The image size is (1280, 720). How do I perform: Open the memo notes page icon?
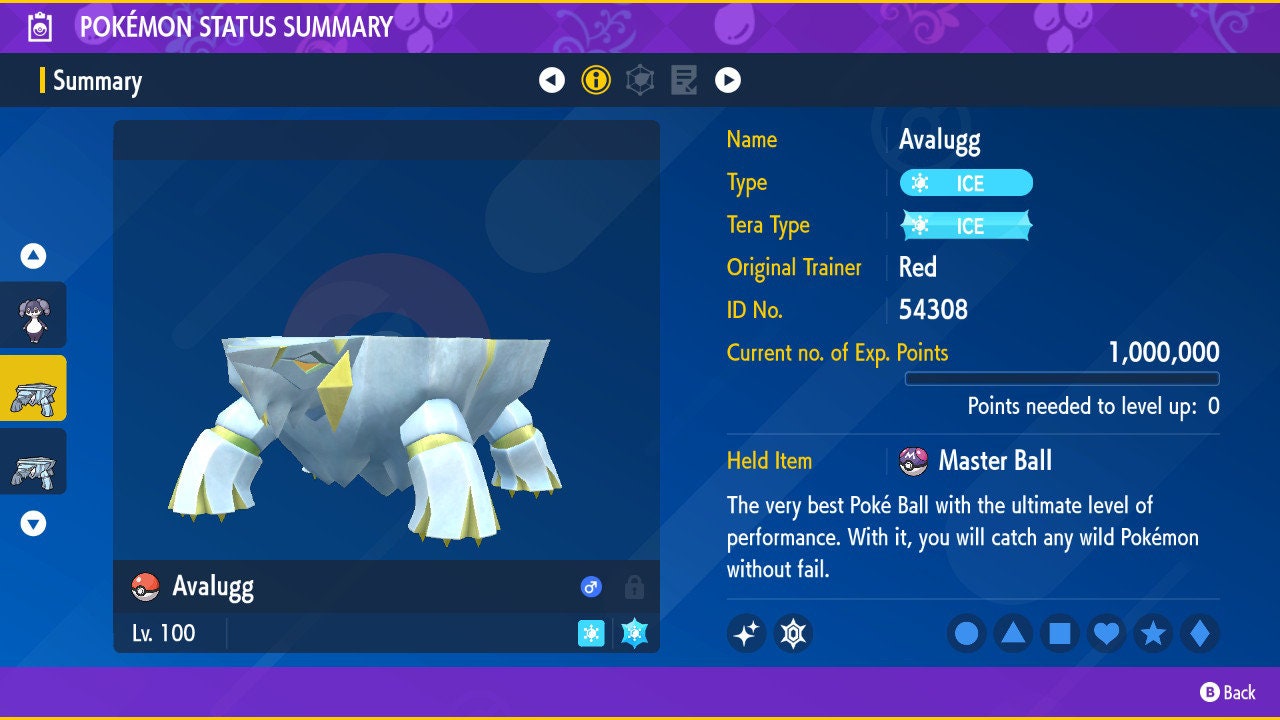coord(683,80)
